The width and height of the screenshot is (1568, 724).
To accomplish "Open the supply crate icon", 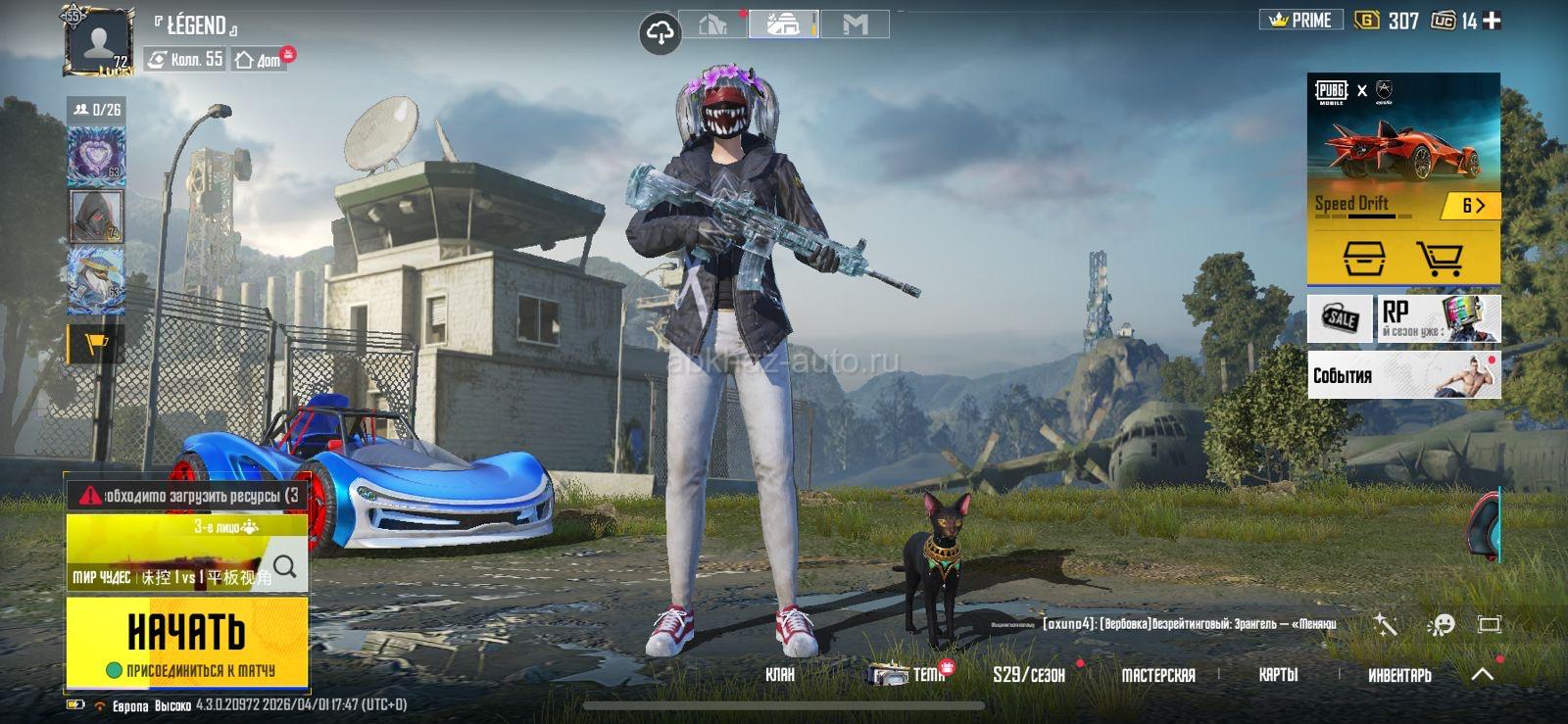I will click(1363, 259).
